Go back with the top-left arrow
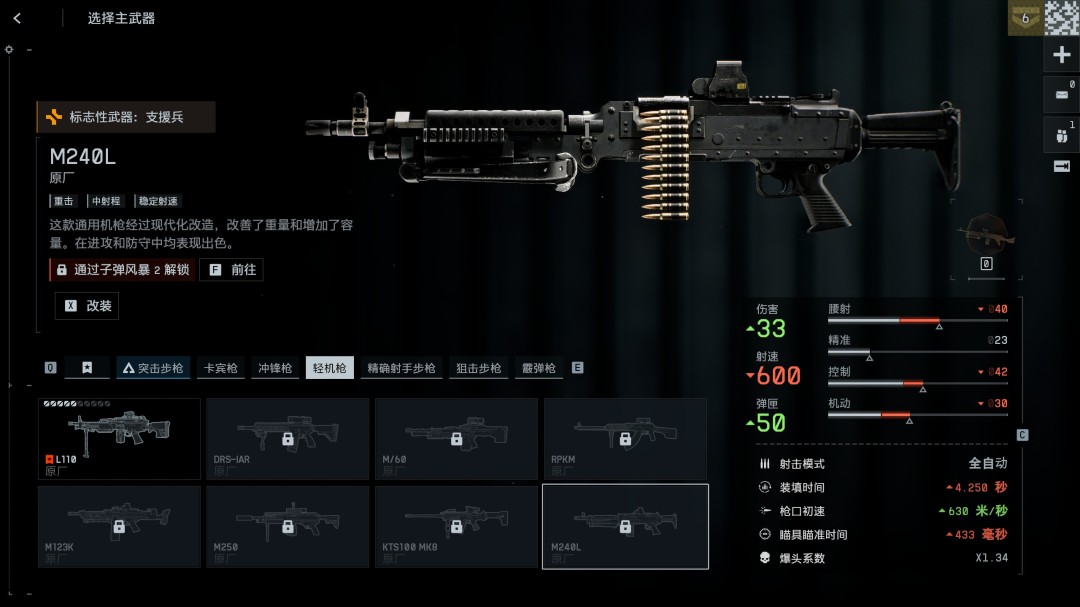This screenshot has height=607, width=1080. click(17, 18)
